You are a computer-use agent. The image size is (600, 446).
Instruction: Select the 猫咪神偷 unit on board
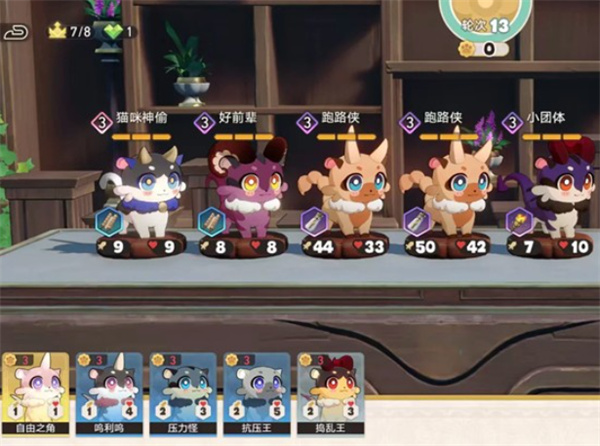[143, 192]
